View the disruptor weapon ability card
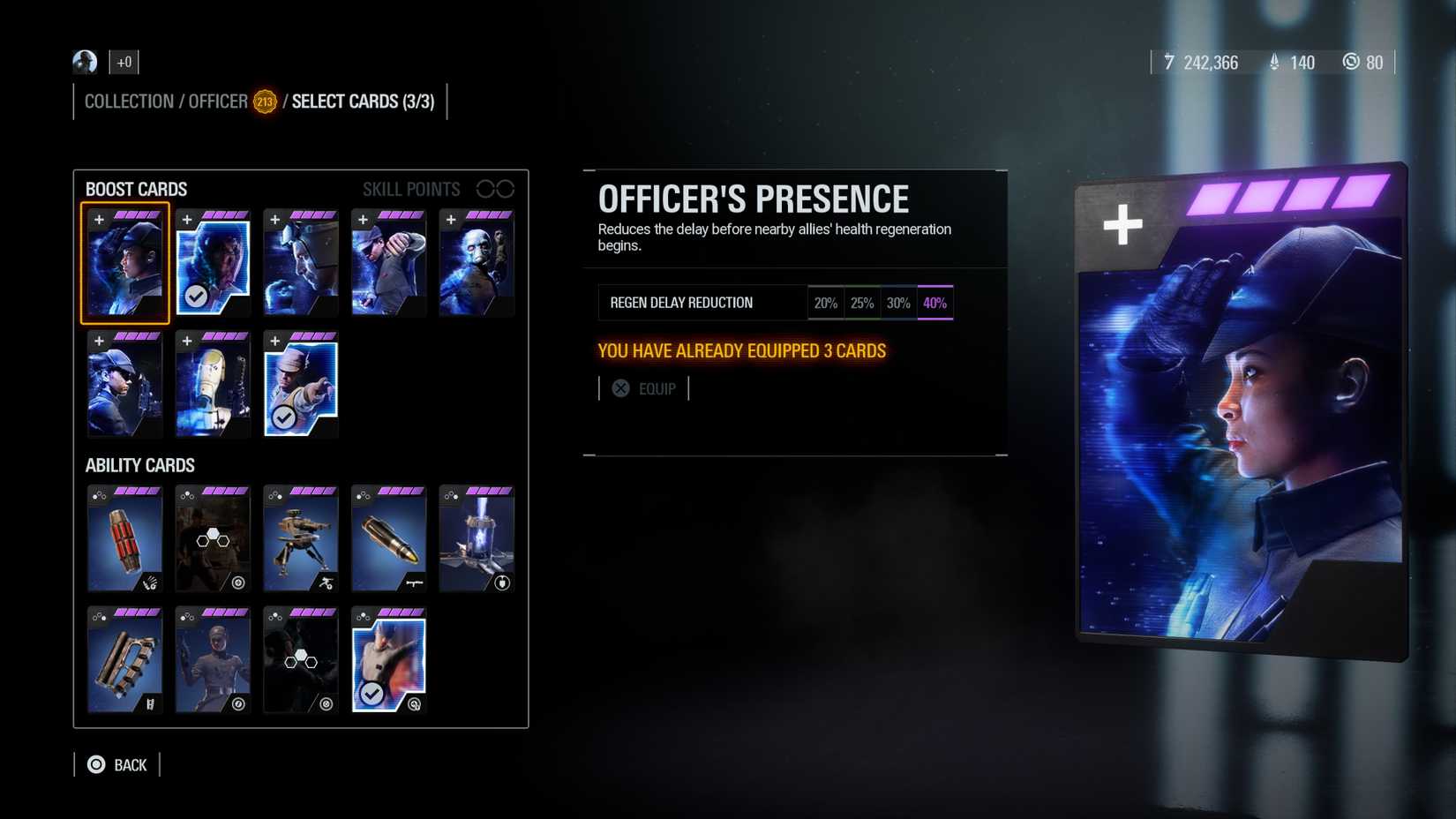1456x819 pixels. pos(124,660)
